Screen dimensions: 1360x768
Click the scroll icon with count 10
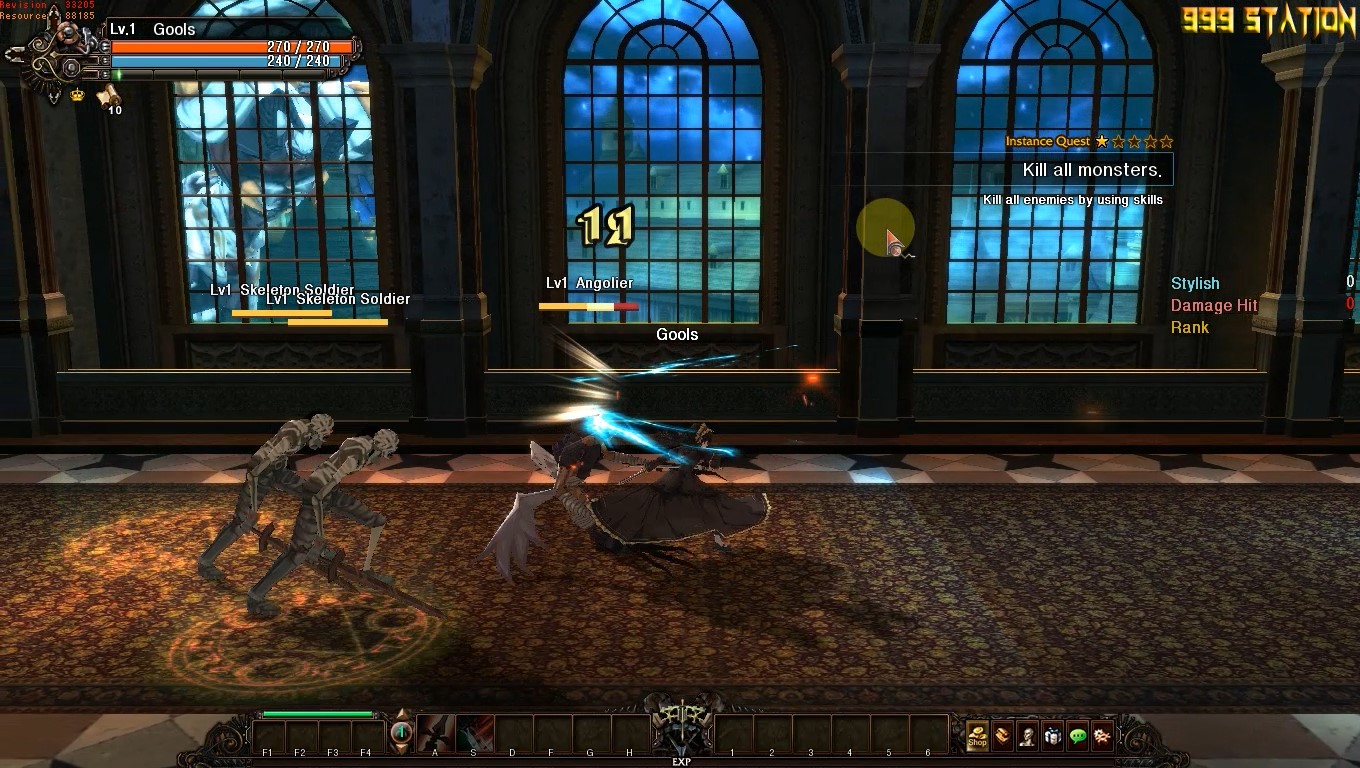click(108, 97)
